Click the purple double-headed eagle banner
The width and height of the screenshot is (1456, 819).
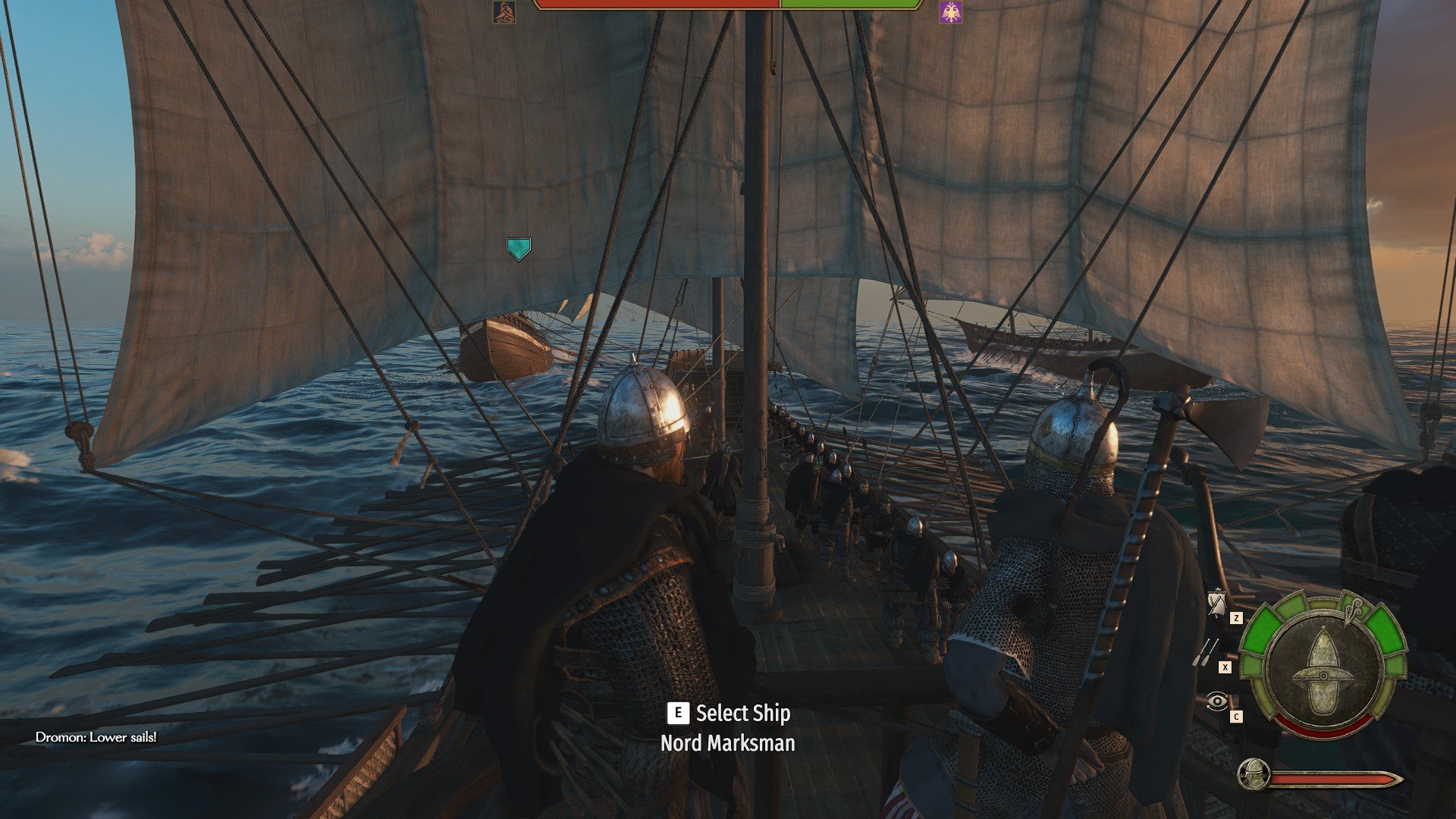click(x=950, y=12)
